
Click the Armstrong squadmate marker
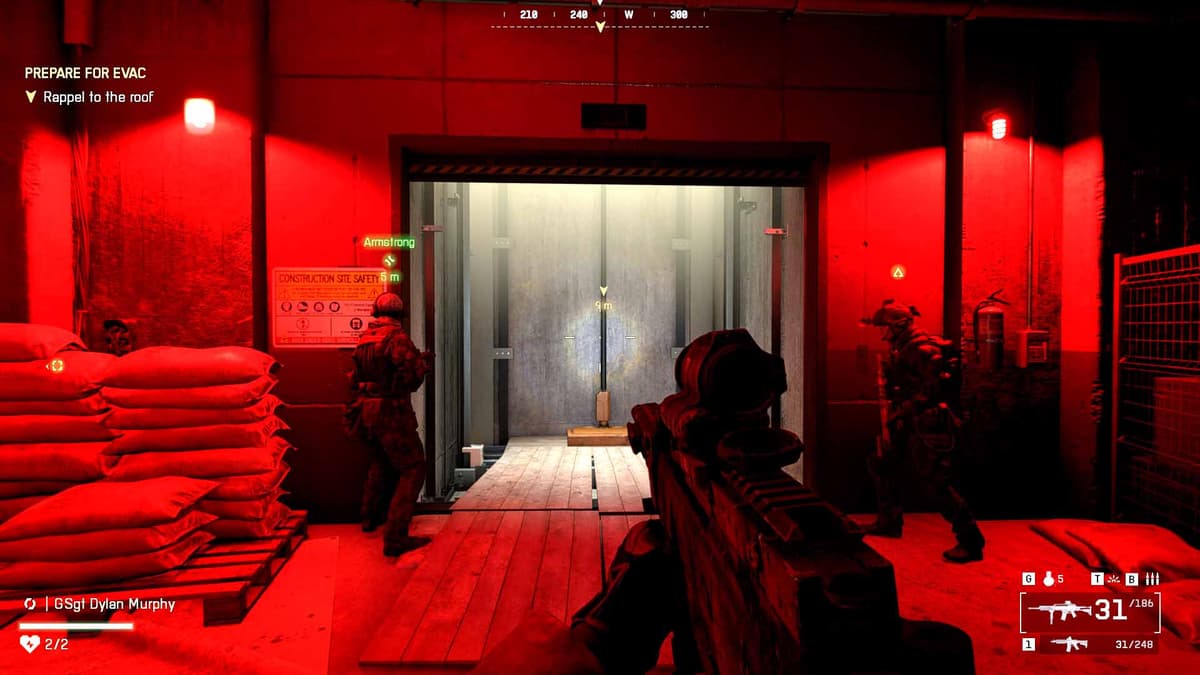389,259
